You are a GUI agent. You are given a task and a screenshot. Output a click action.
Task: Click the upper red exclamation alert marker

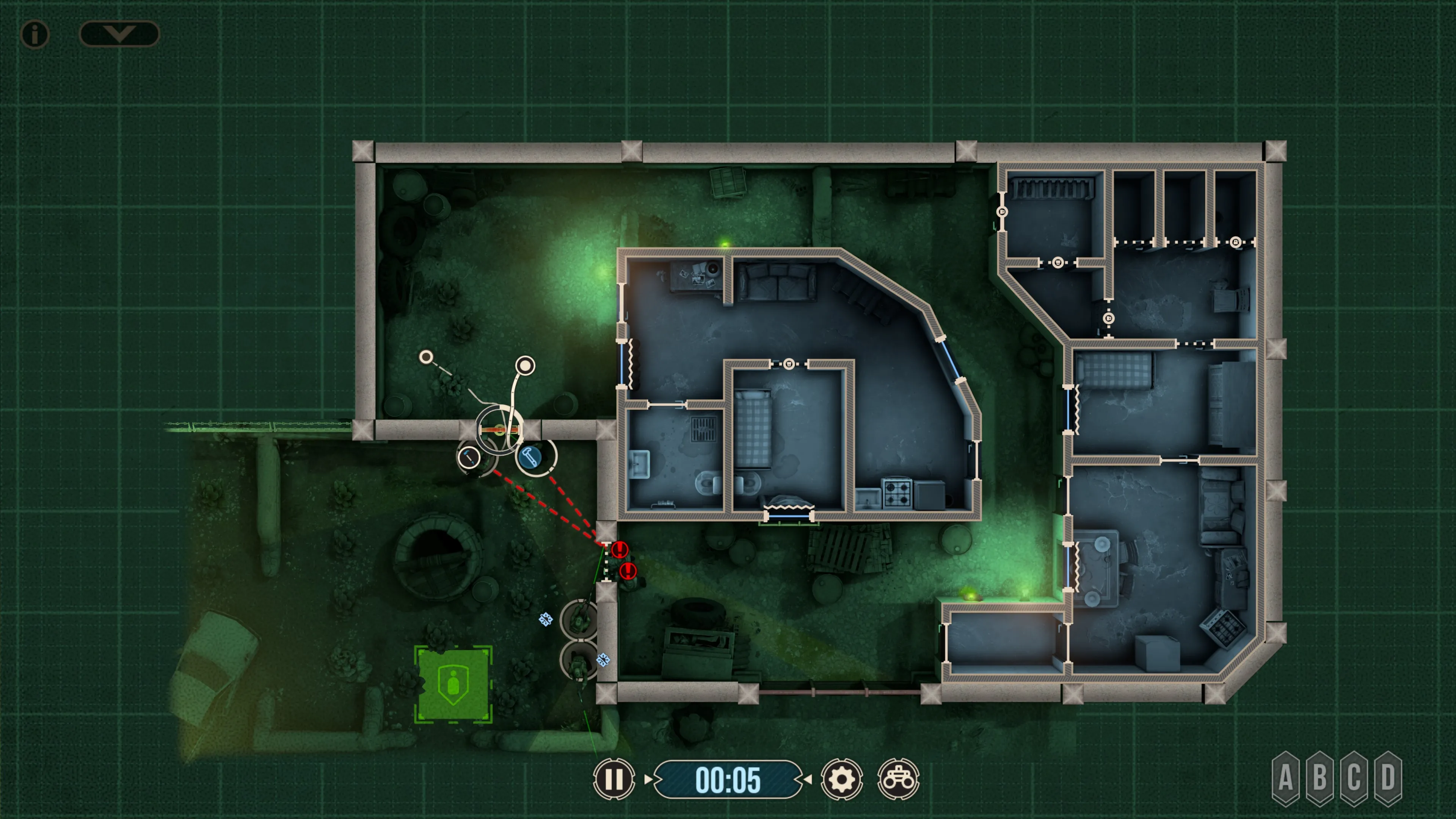click(620, 549)
